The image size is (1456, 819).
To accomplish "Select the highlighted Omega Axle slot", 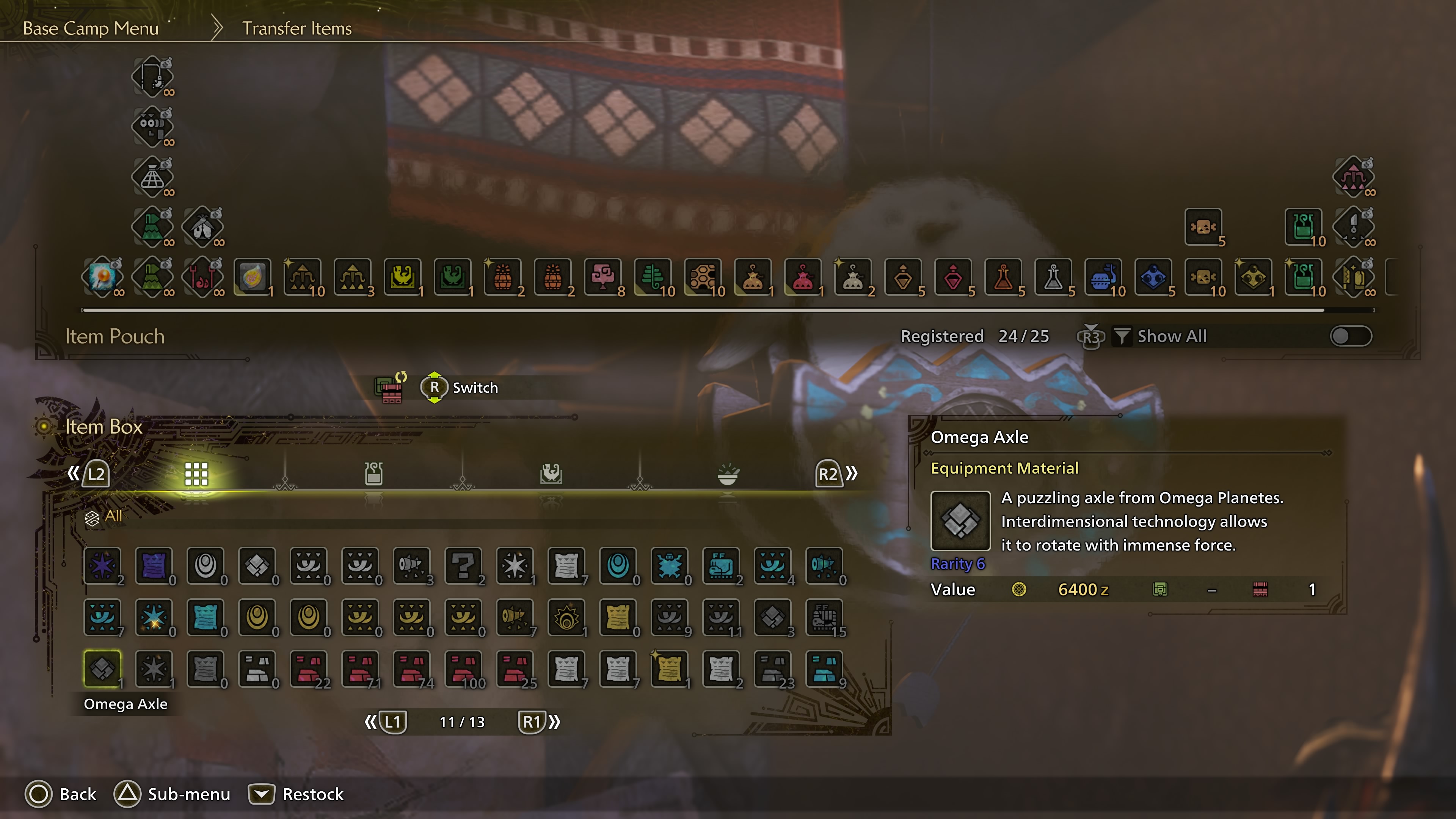I will point(102,668).
